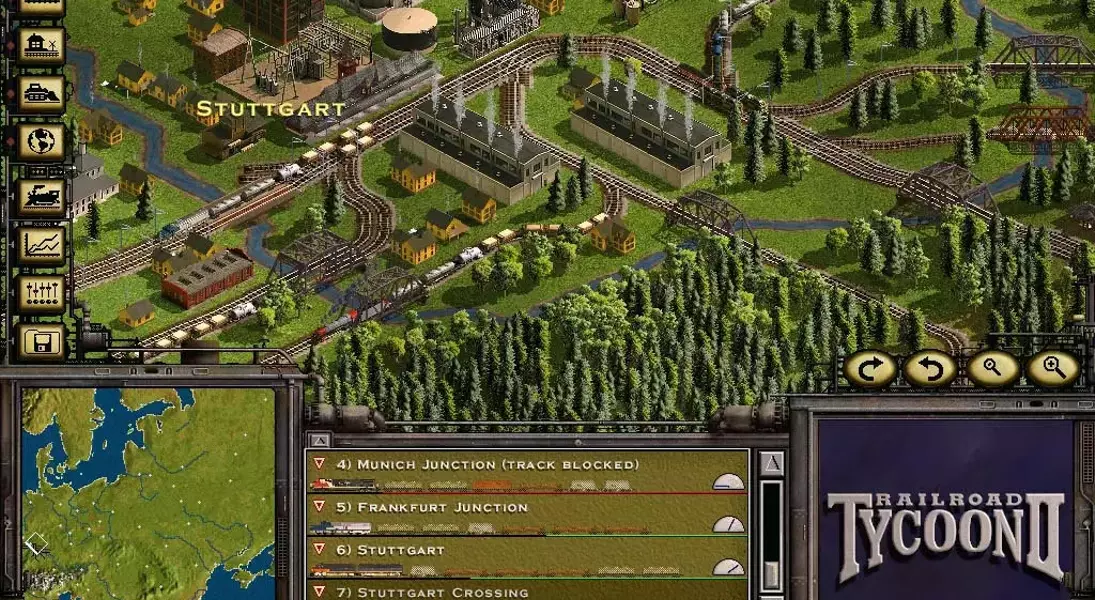The width and height of the screenshot is (1095, 600).
Task: Expand the Munich Junction red triangle
Action: (319, 464)
